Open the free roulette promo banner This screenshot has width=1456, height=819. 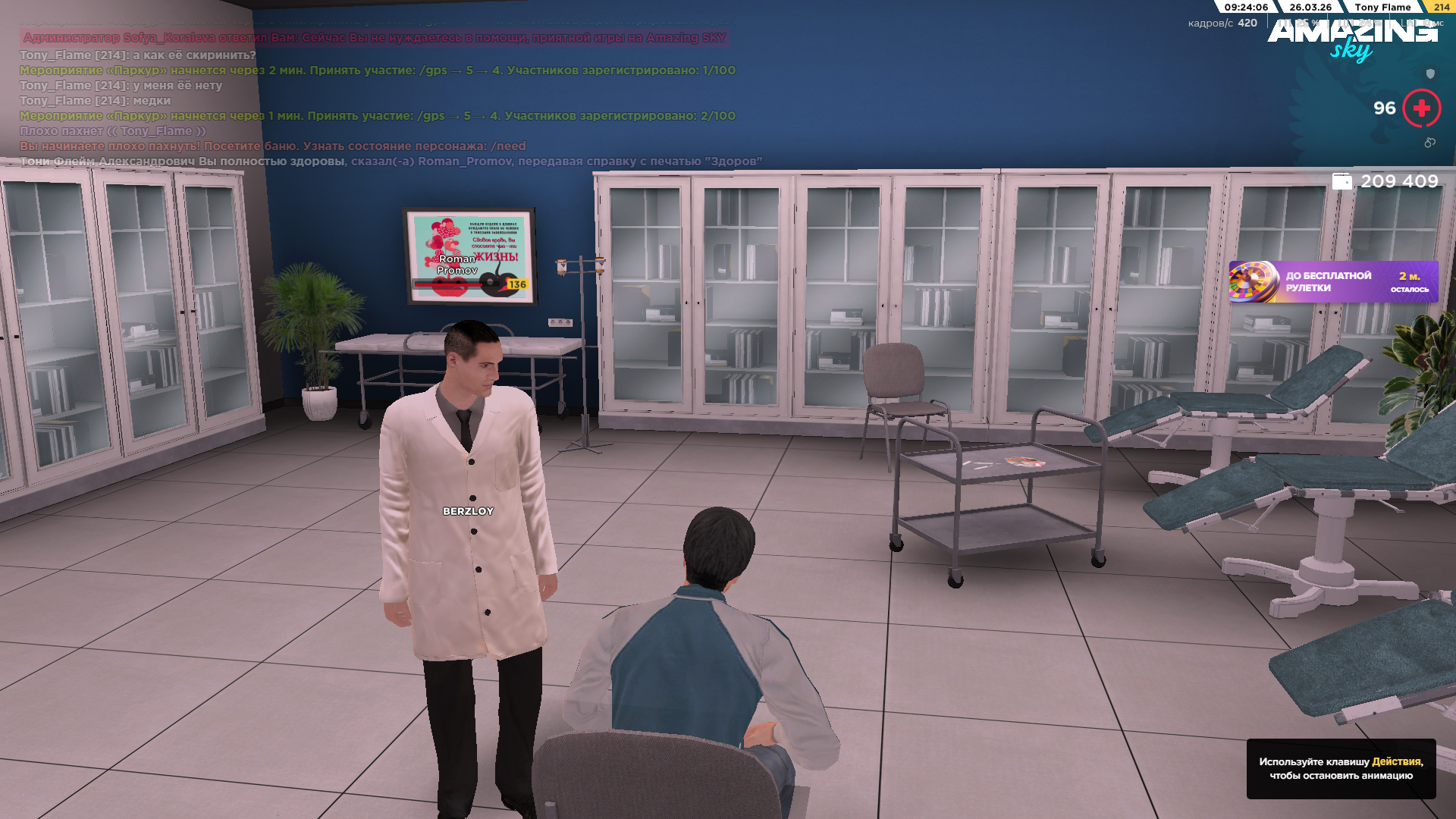point(1335,281)
